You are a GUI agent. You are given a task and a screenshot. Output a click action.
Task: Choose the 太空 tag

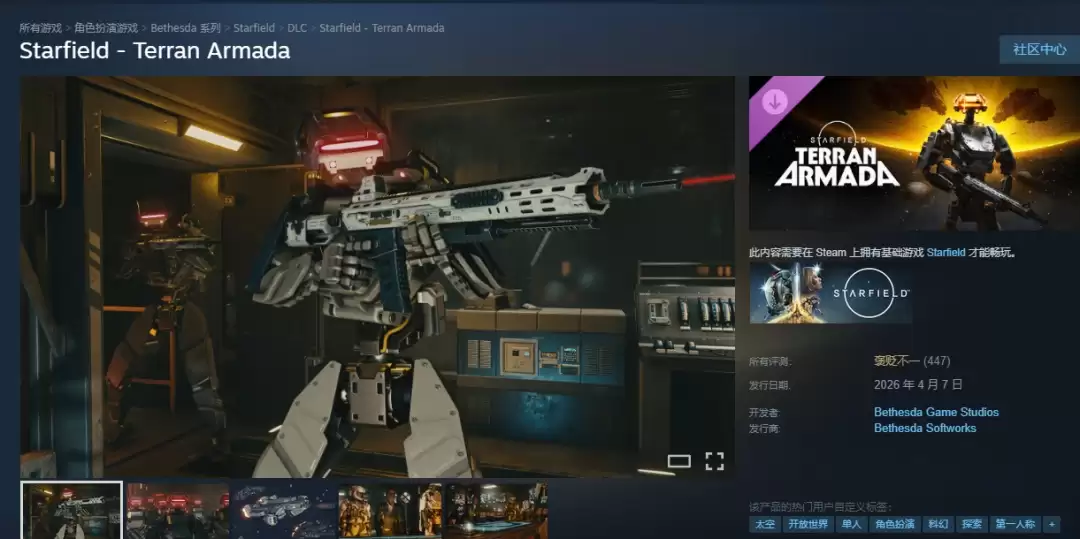tap(764, 524)
